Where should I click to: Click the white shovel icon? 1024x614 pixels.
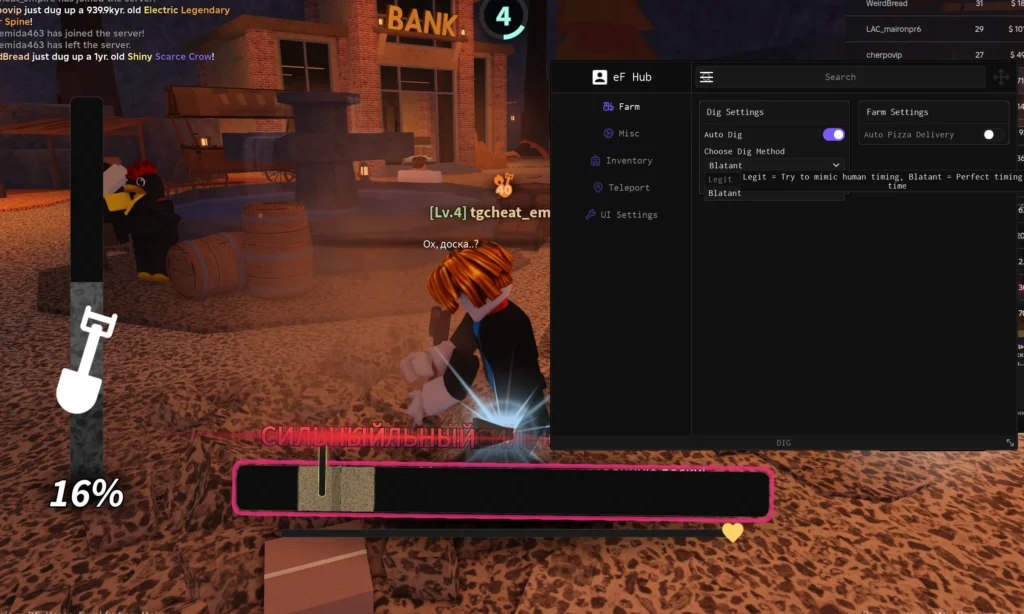pos(83,361)
